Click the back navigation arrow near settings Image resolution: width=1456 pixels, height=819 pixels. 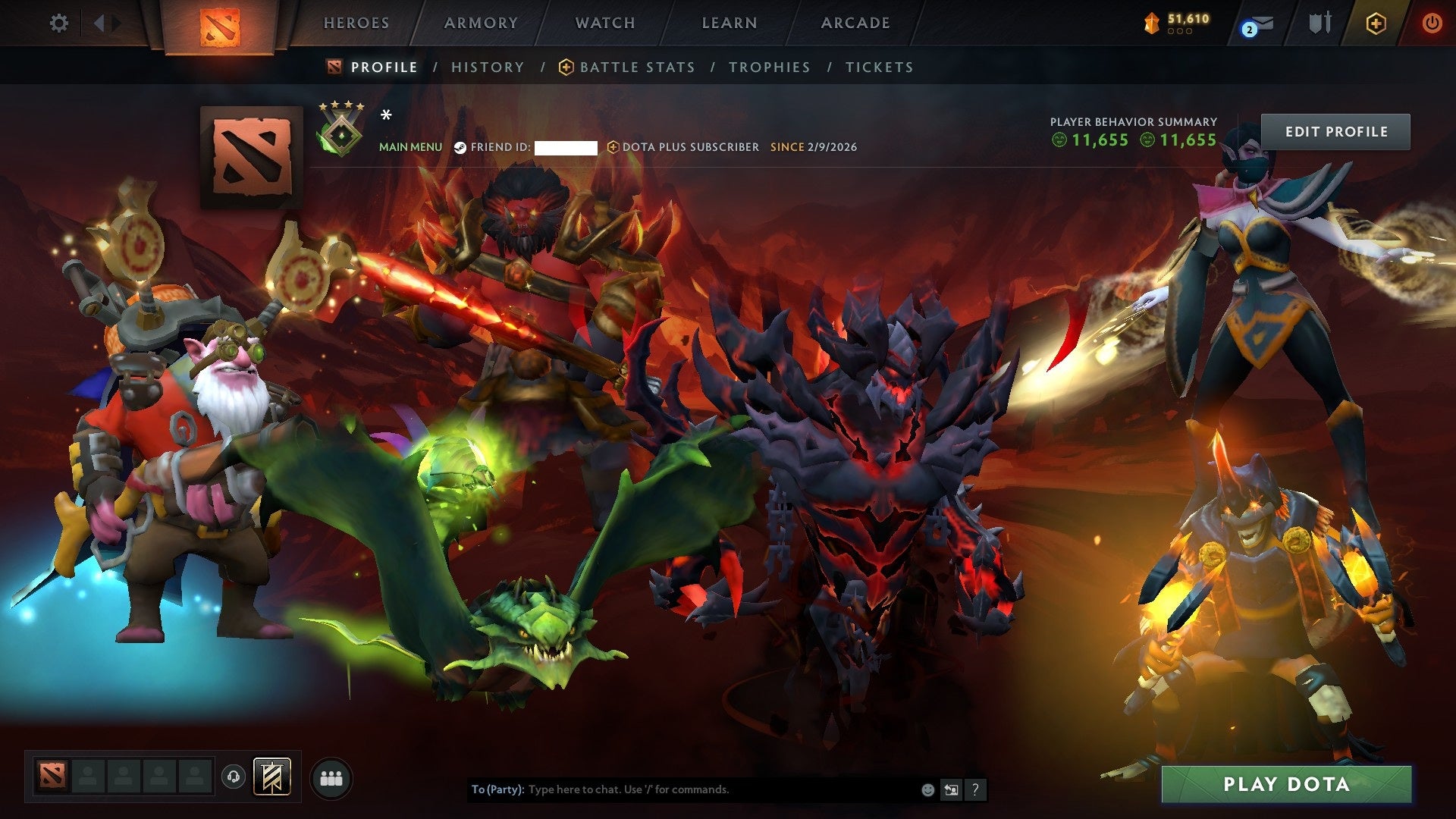[x=99, y=23]
